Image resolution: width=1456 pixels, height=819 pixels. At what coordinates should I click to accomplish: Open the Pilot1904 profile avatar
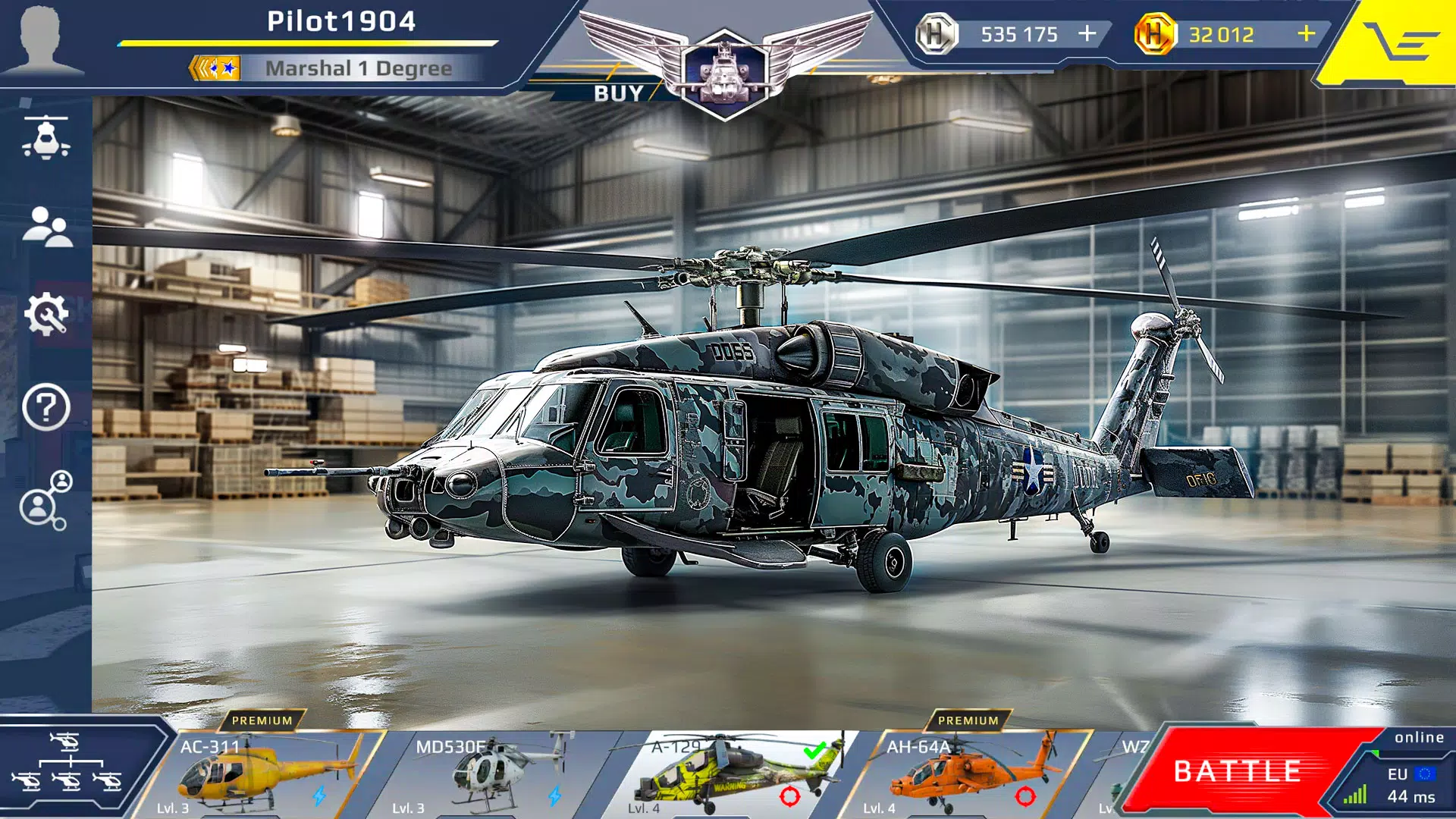pos(42,39)
